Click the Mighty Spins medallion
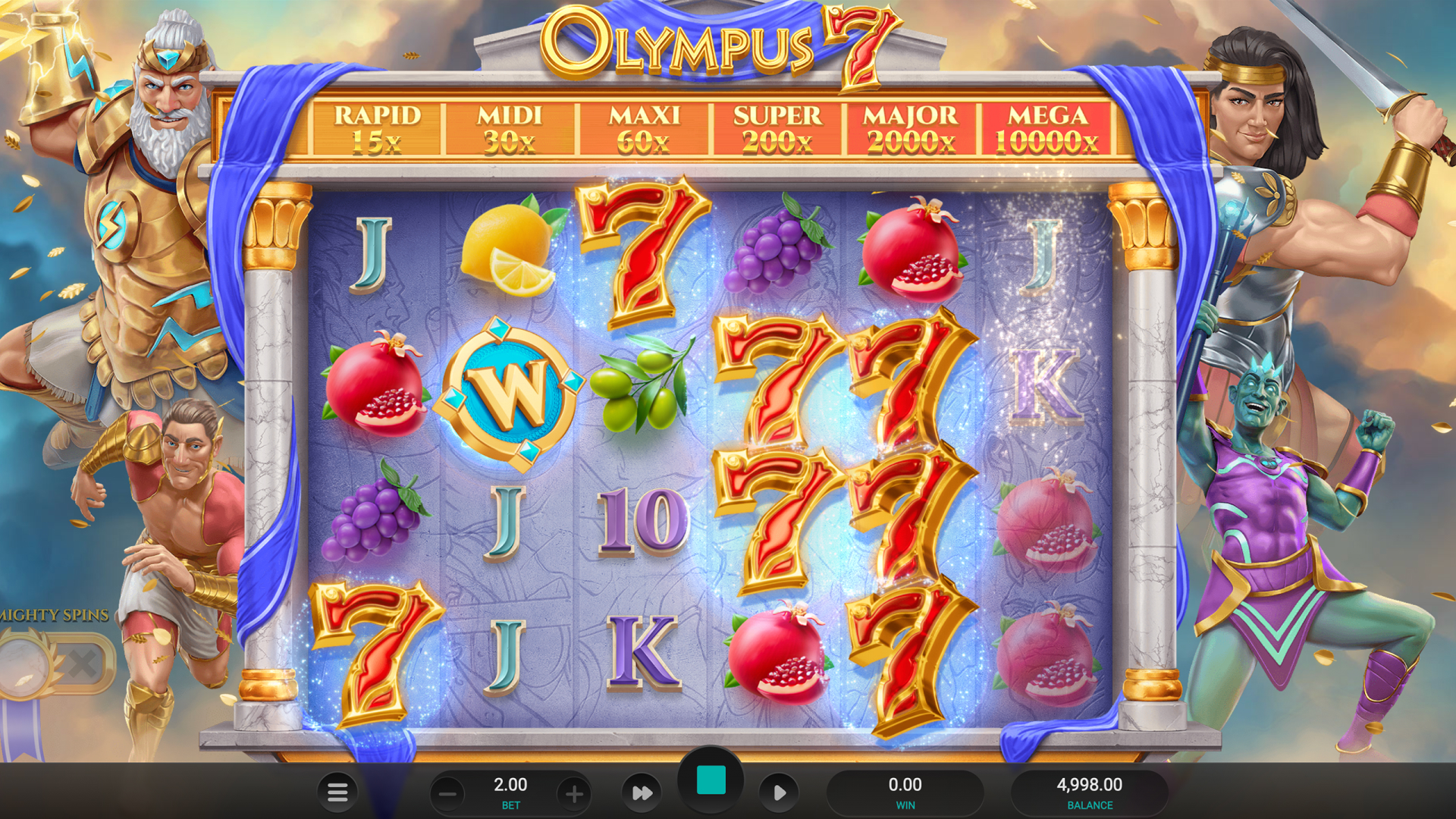The height and width of the screenshot is (819, 1456). tap(24, 664)
